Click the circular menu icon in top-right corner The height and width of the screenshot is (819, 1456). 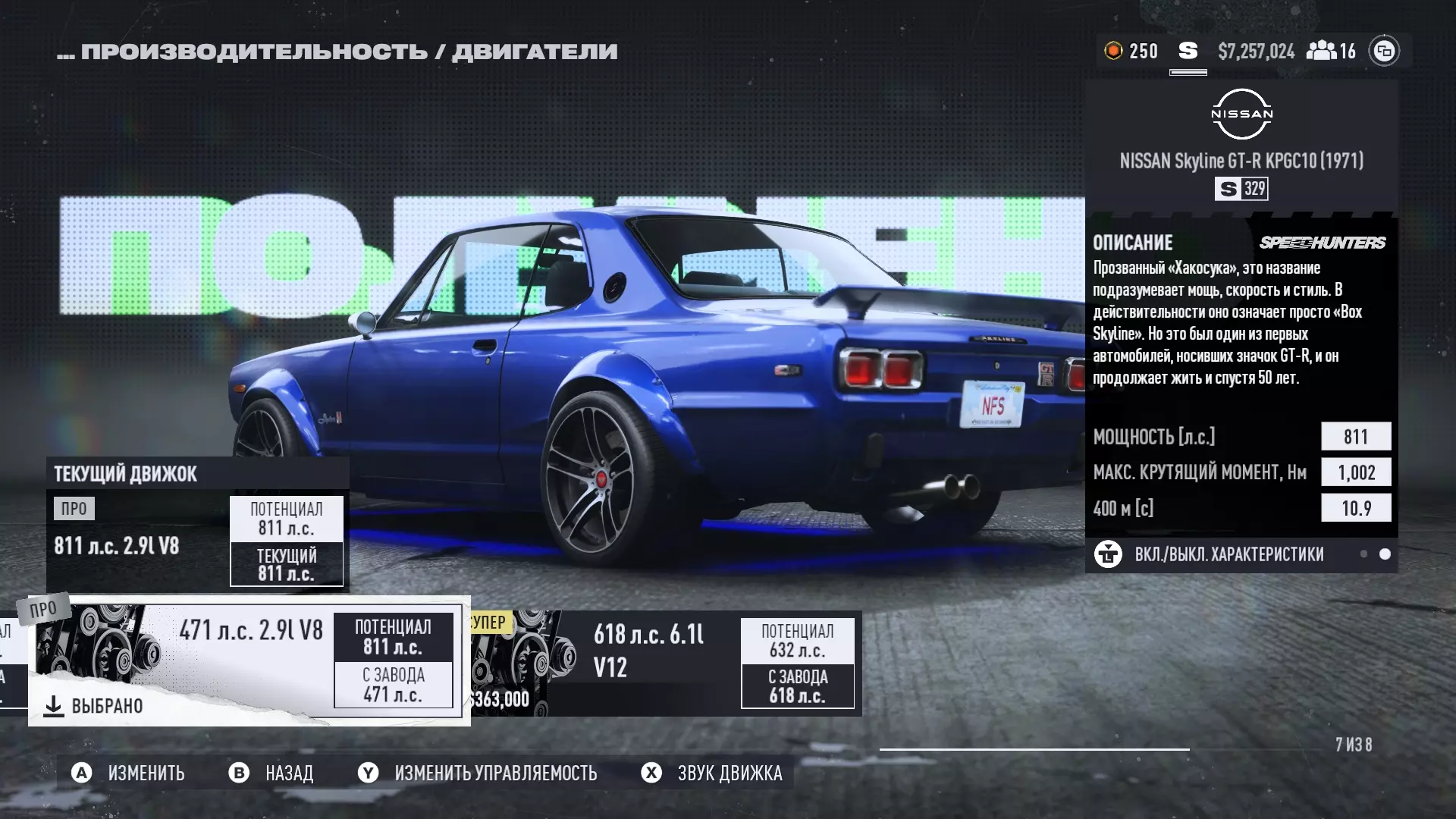point(1384,51)
